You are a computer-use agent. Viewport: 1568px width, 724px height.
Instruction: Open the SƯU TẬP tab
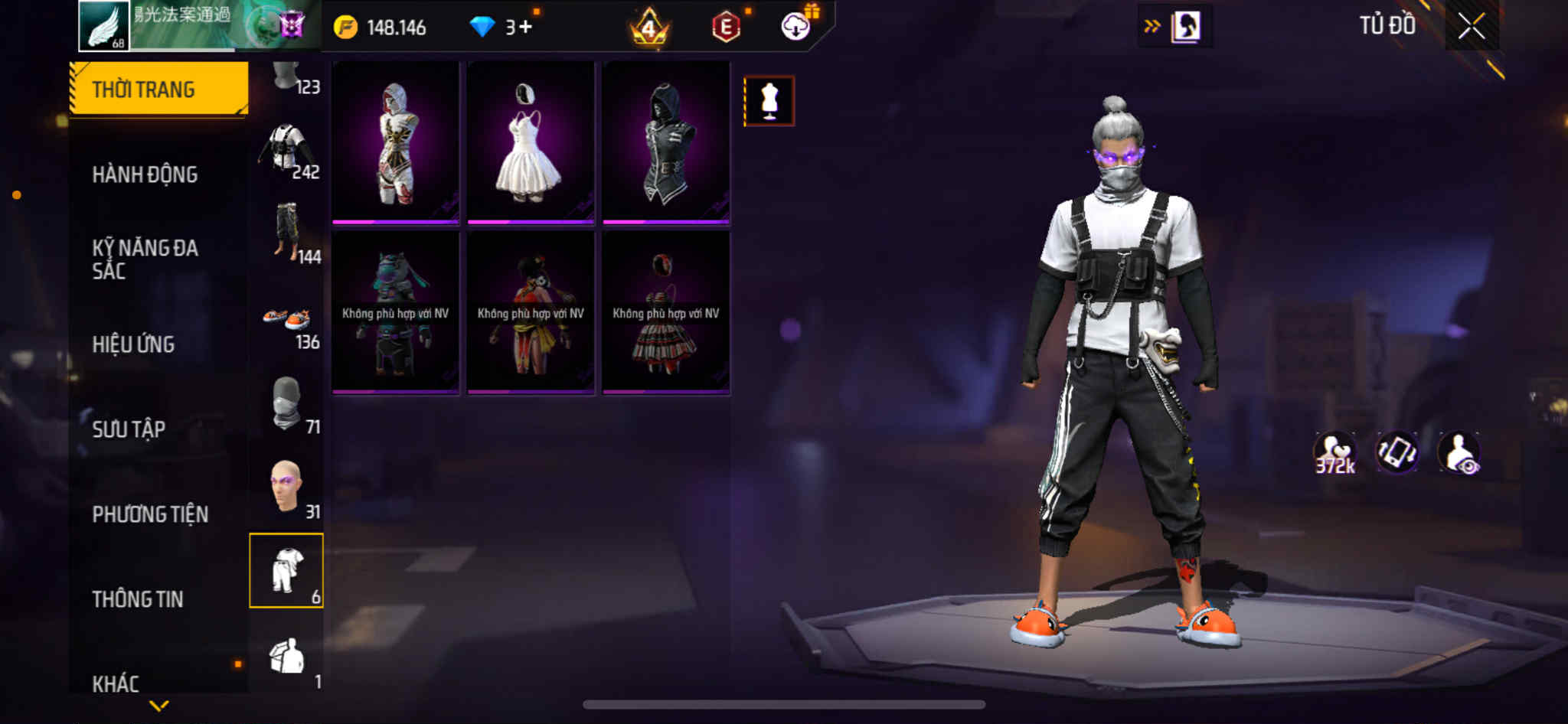point(129,429)
